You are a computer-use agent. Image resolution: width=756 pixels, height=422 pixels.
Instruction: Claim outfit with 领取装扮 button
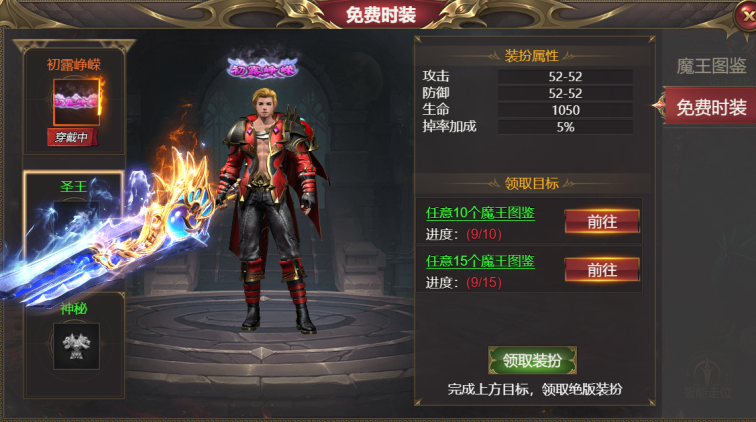(532, 361)
